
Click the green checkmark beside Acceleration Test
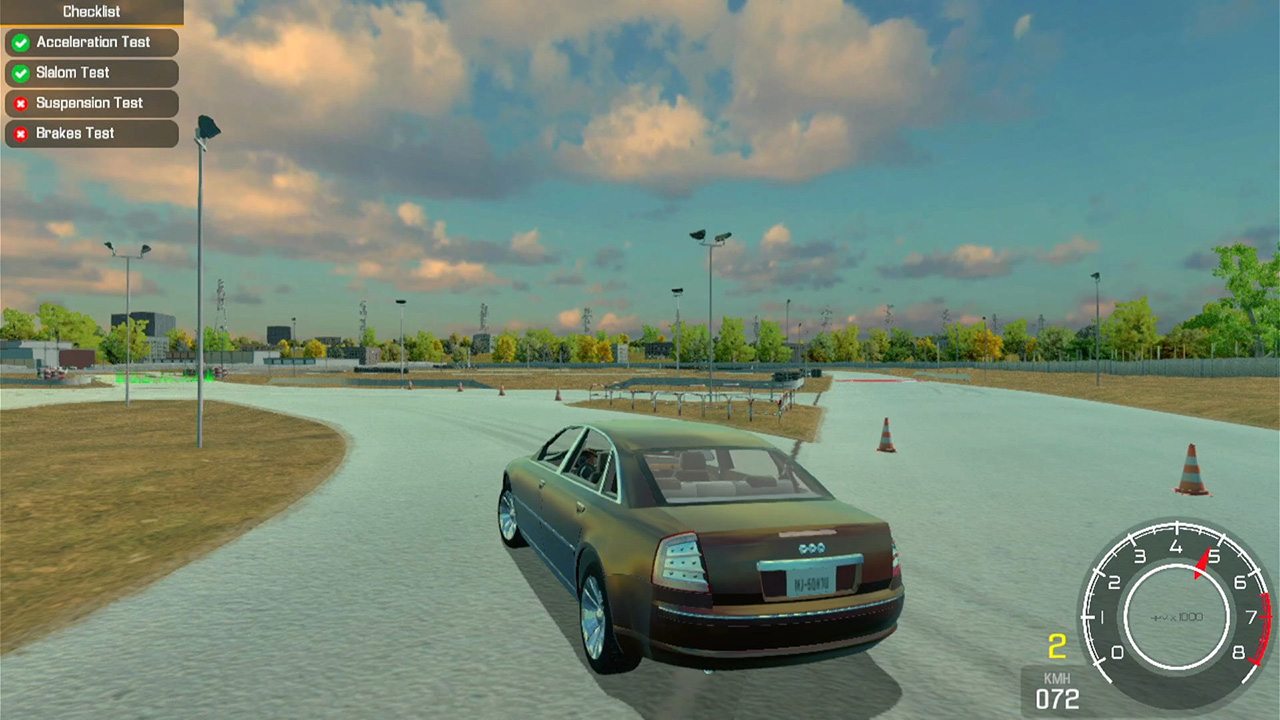click(22, 42)
